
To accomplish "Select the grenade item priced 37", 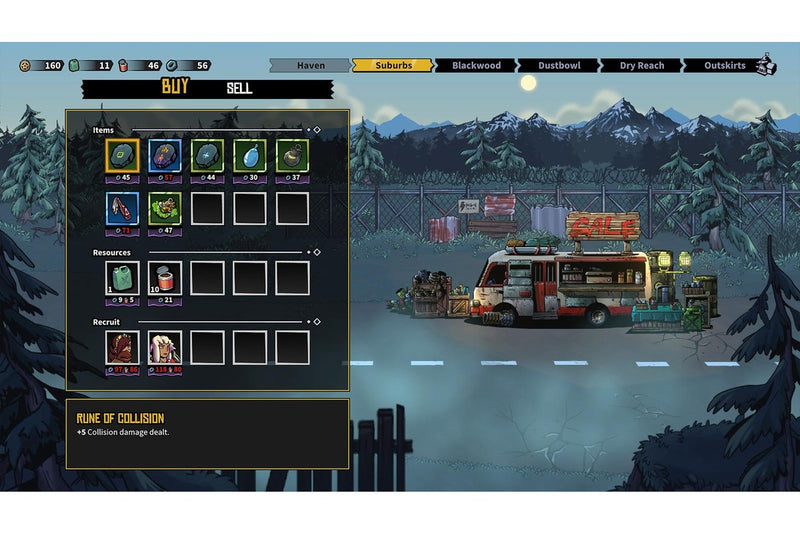I will tap(292, 156).
